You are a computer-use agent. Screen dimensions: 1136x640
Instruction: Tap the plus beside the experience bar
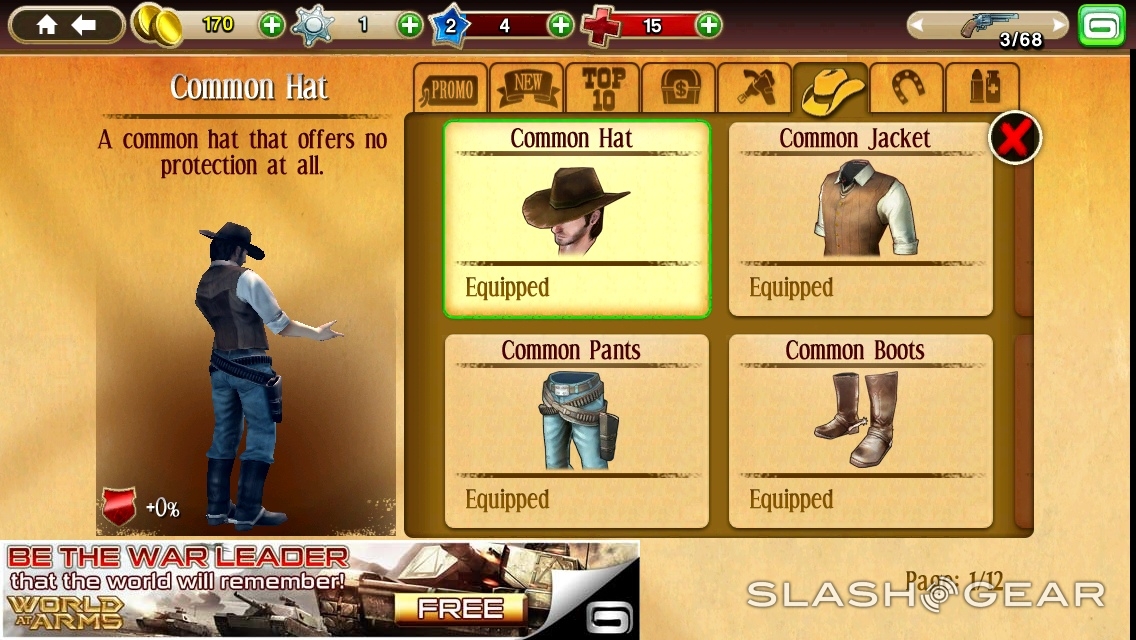coord(561,25)
